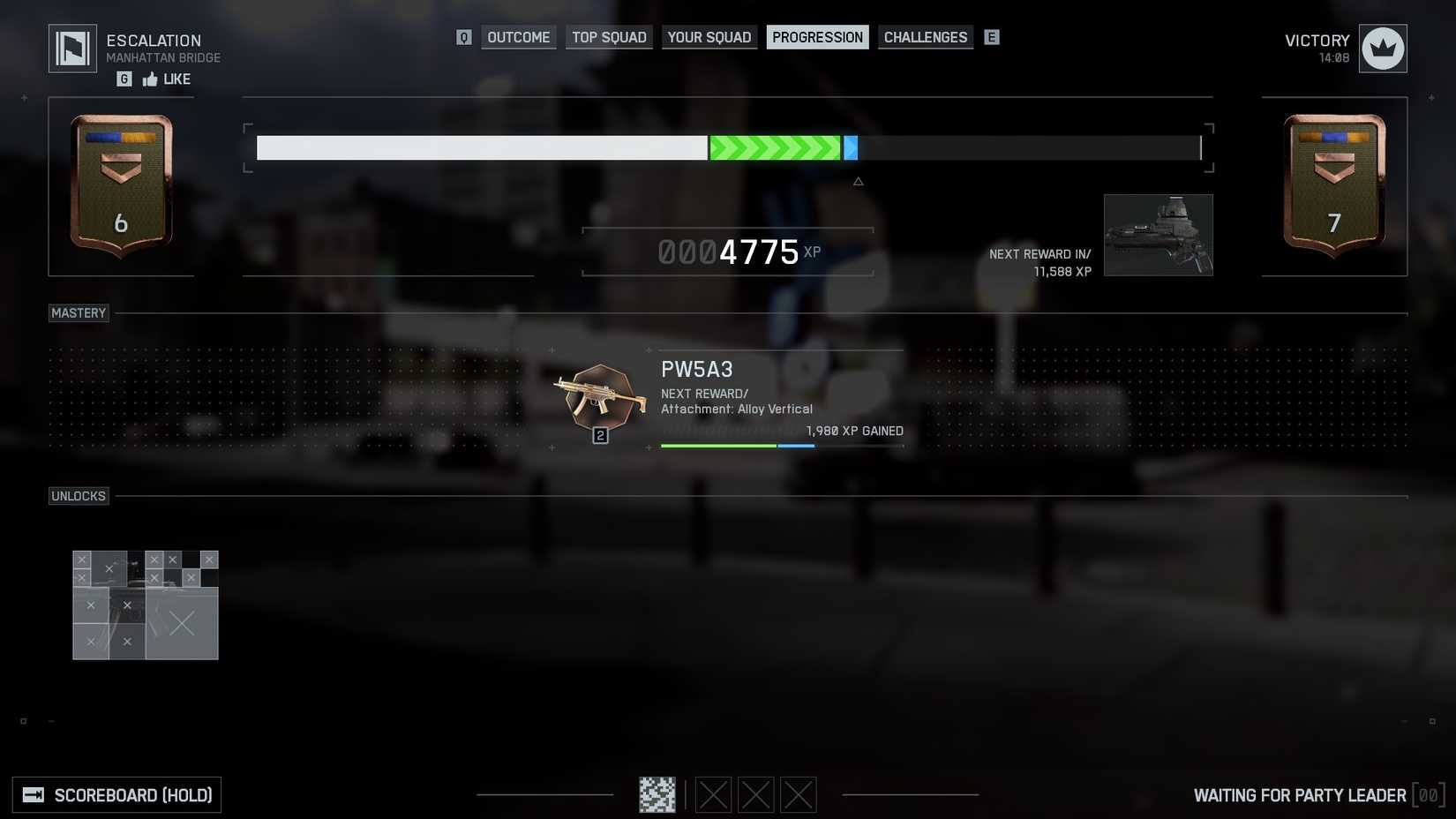Click the Waiting For Party Leader text
This screenshot has height=819, width=1456.
[x=1300, y=794]
